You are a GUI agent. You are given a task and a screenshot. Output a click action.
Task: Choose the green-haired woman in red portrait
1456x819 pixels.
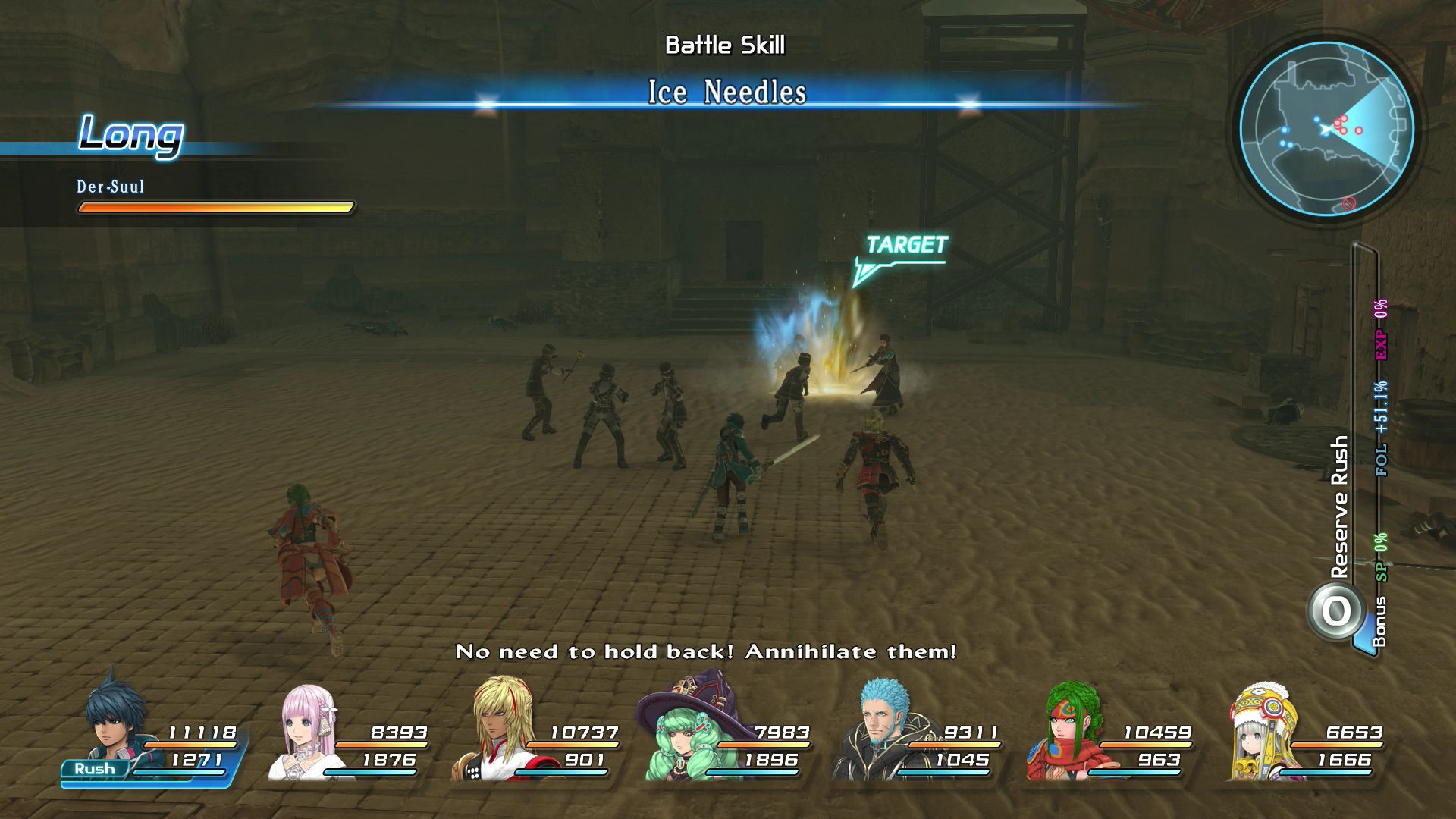(1069, 732)
